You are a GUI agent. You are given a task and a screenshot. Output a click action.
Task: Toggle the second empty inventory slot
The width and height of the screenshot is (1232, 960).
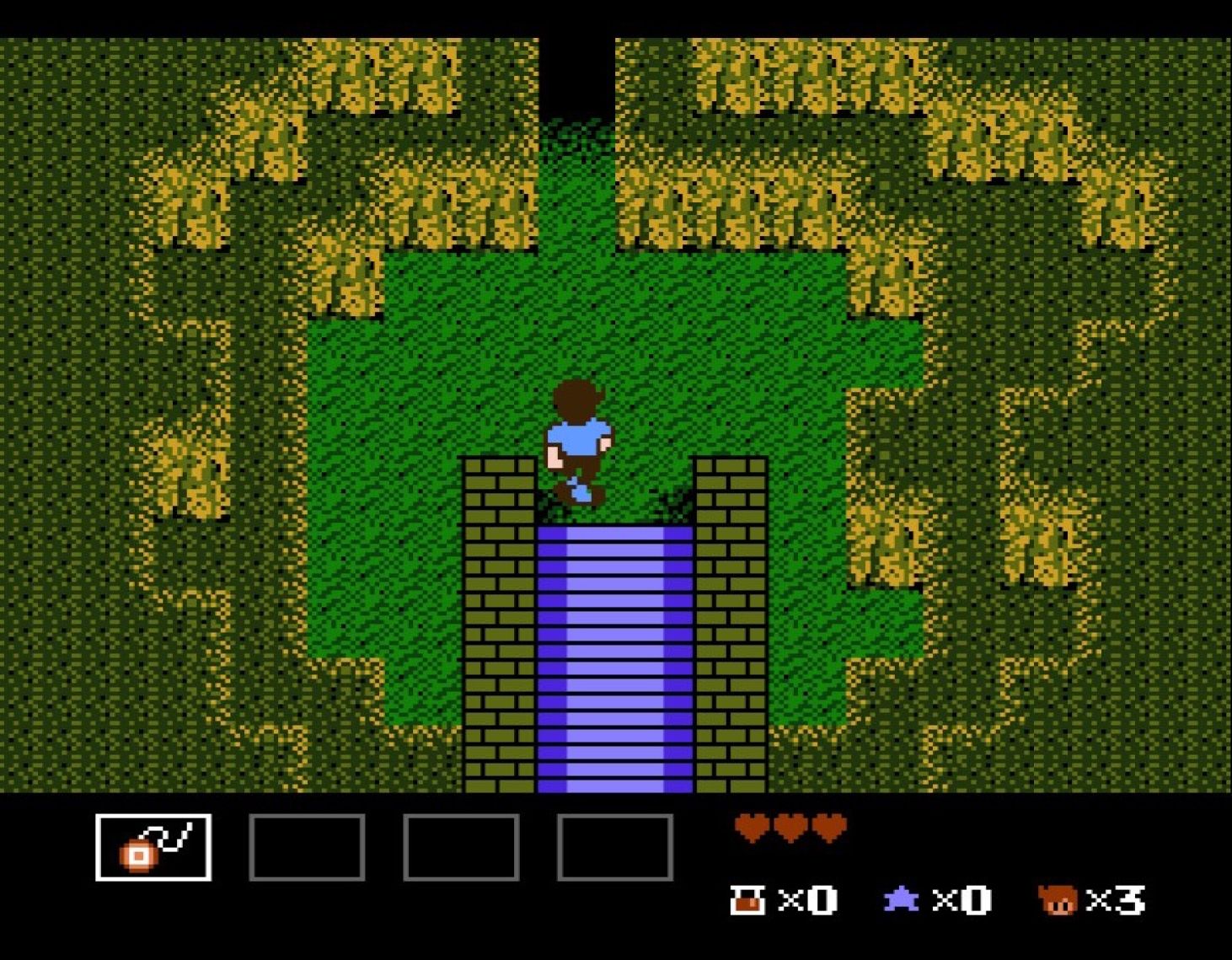click(307, 848)
